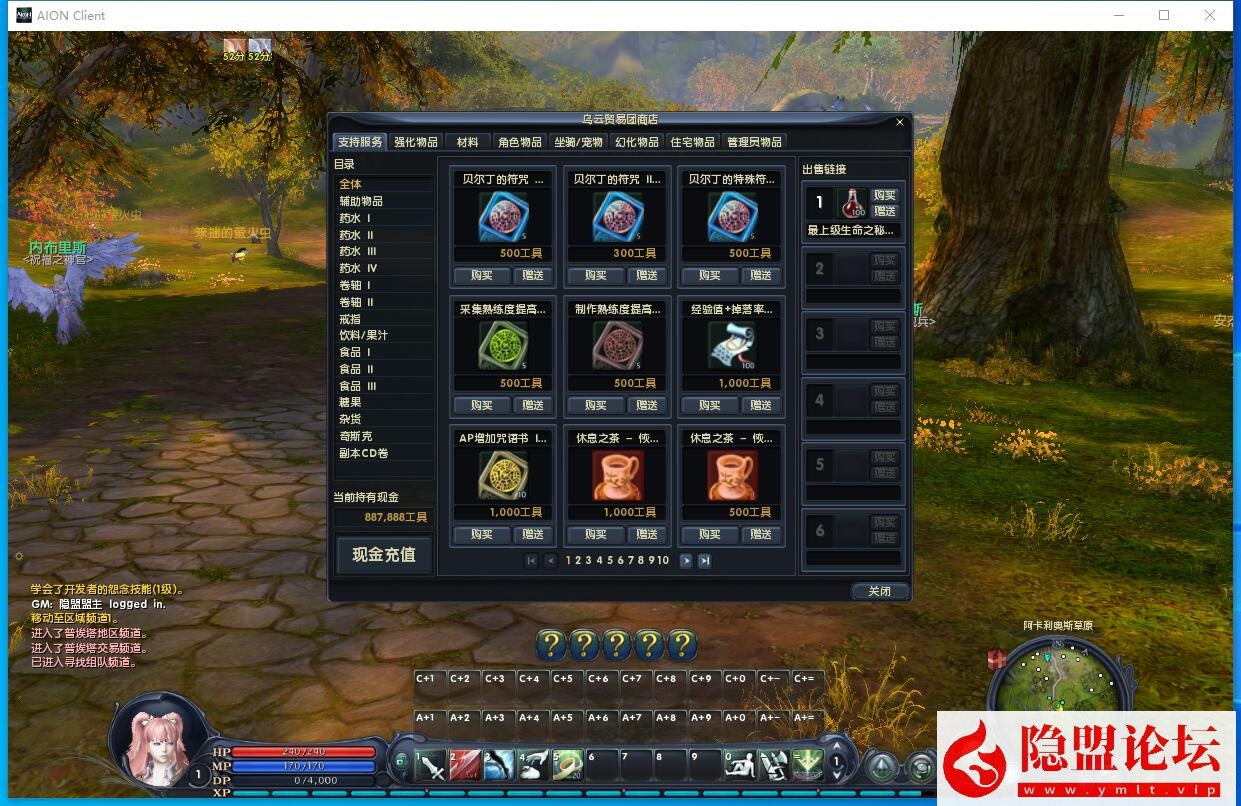Go to shop page 5
1241x806 pixels.
coord(609,560)
